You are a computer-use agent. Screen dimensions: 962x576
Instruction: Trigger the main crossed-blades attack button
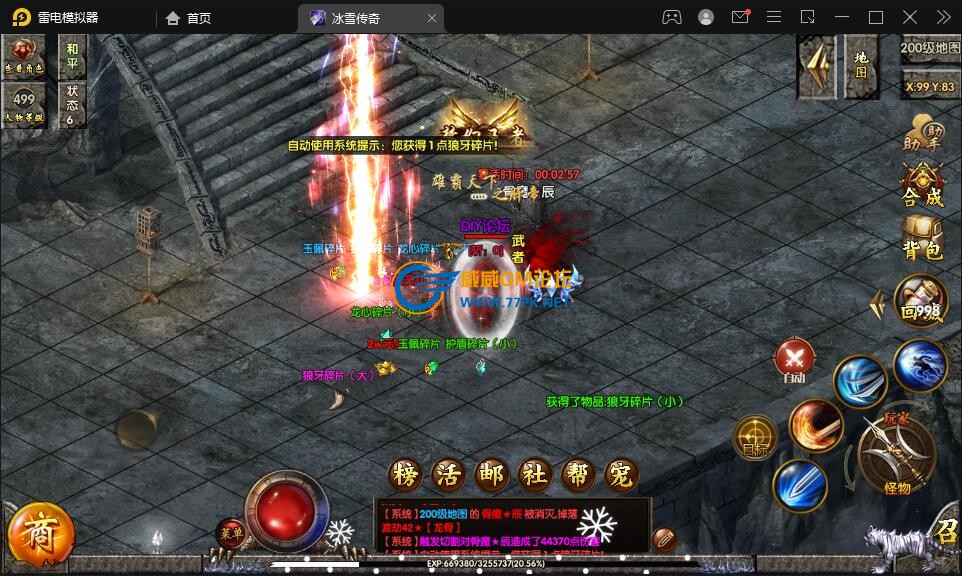pos(896,452)
